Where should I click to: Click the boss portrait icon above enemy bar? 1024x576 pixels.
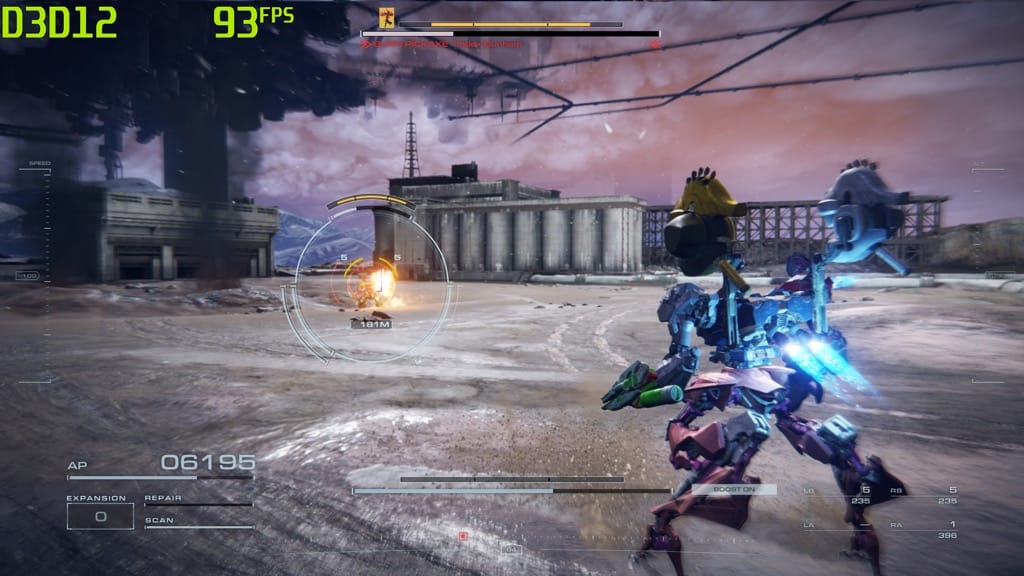tap(387, 16)
